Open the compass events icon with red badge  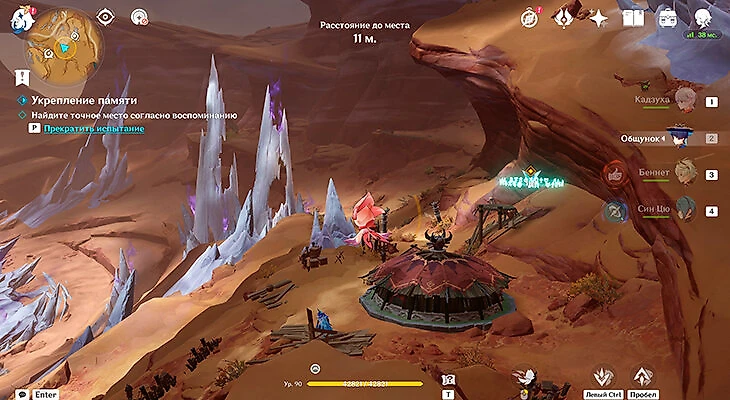click(x=530, y=17)
